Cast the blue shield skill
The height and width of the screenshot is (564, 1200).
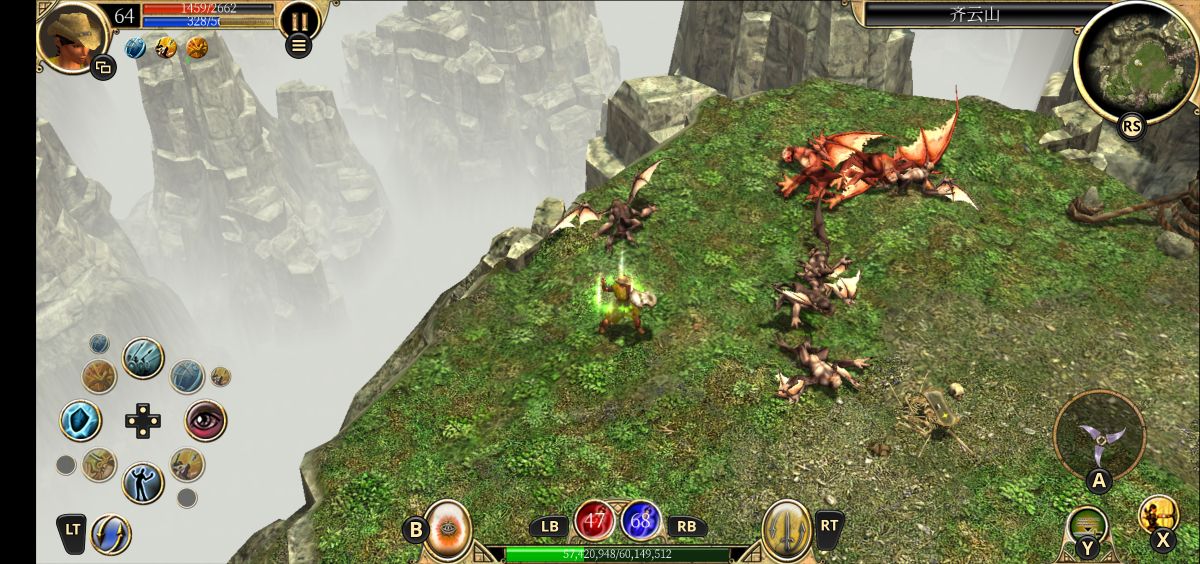tap(81, 421)
